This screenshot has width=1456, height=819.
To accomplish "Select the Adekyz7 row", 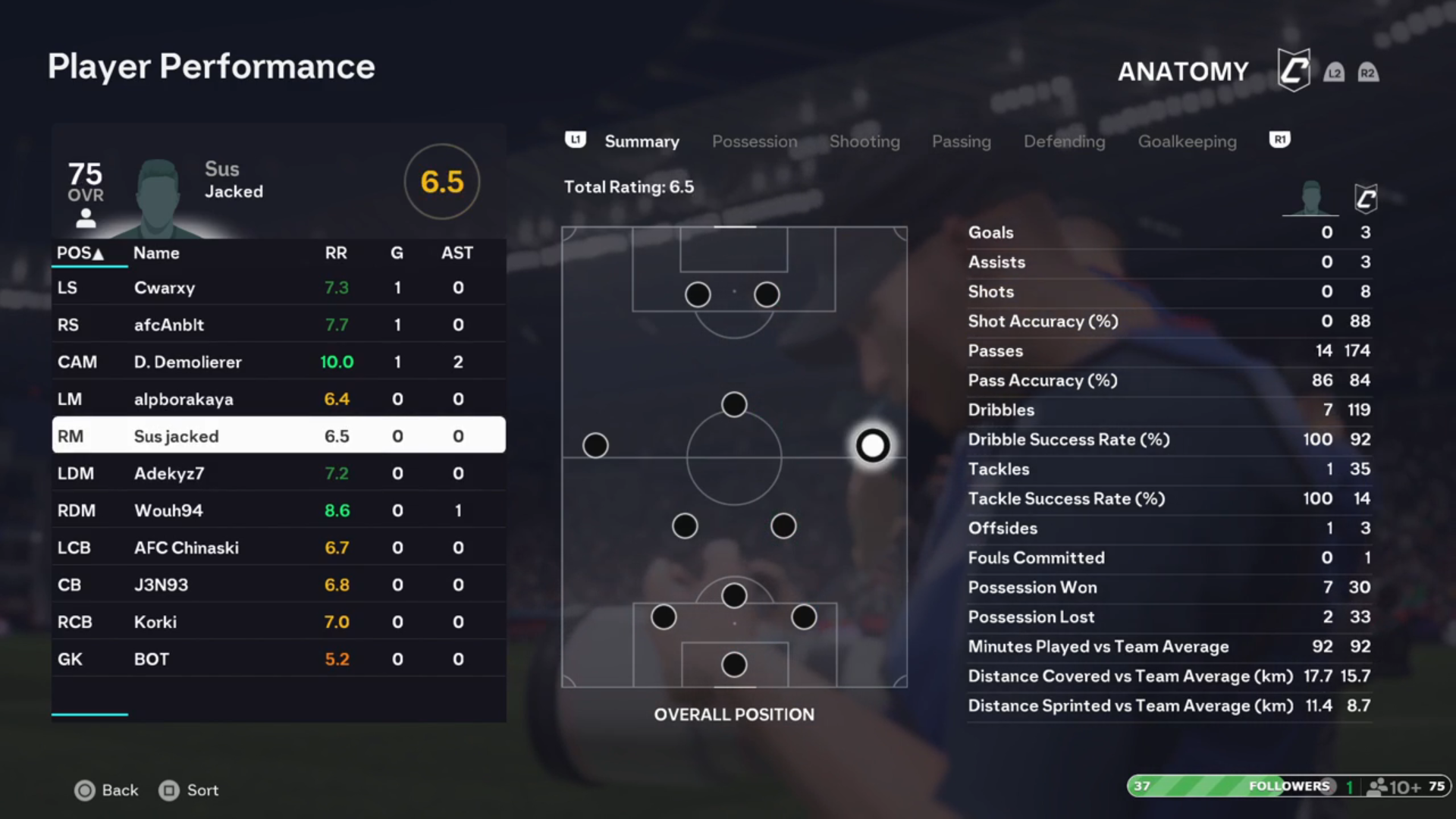I will 278,474.
